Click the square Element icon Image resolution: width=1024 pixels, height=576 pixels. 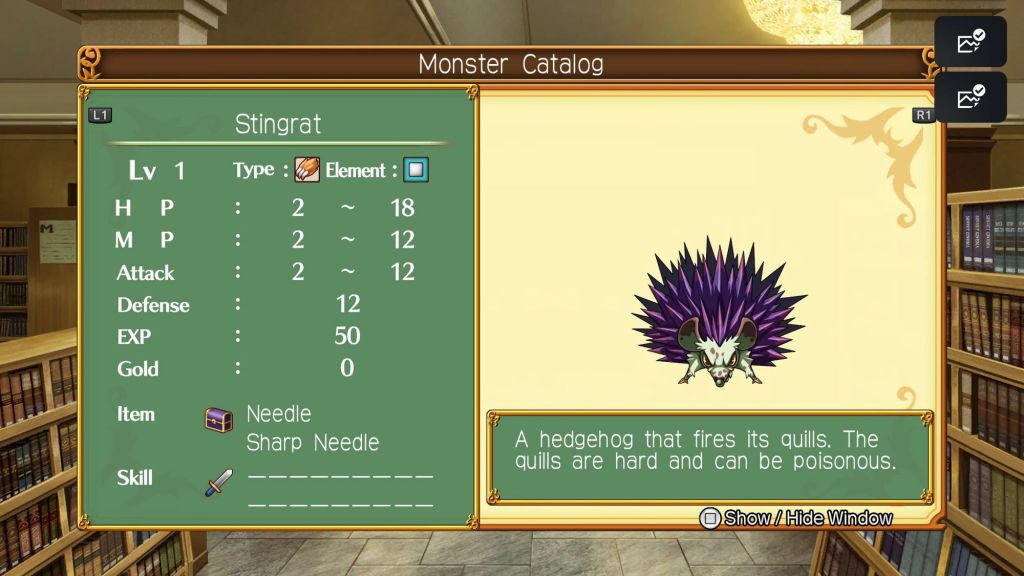(415, 170)
